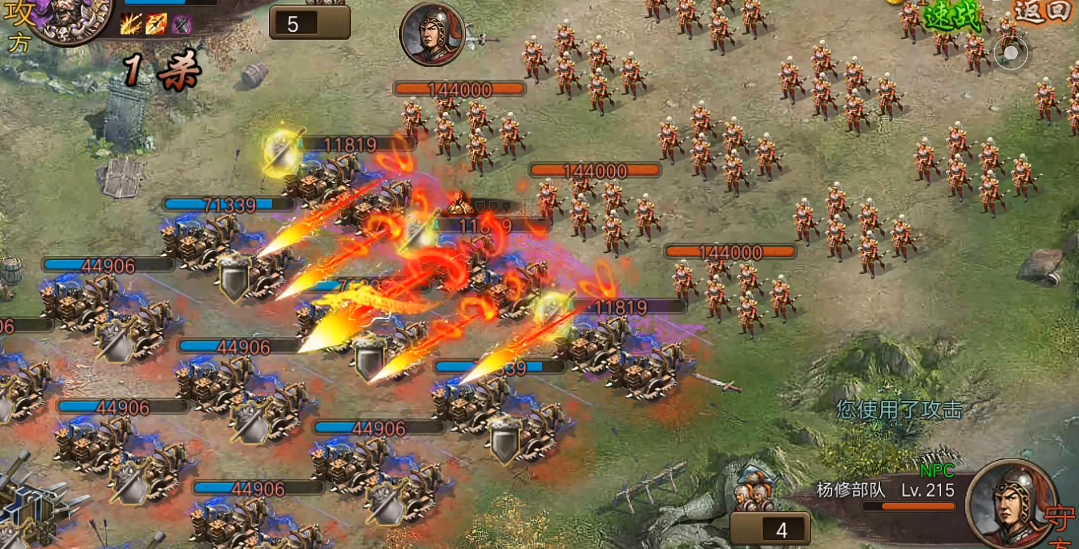Select the purple crossed-weapon skill icon
The height and width of the screenshot is (549, 1079).
[181, 24]
